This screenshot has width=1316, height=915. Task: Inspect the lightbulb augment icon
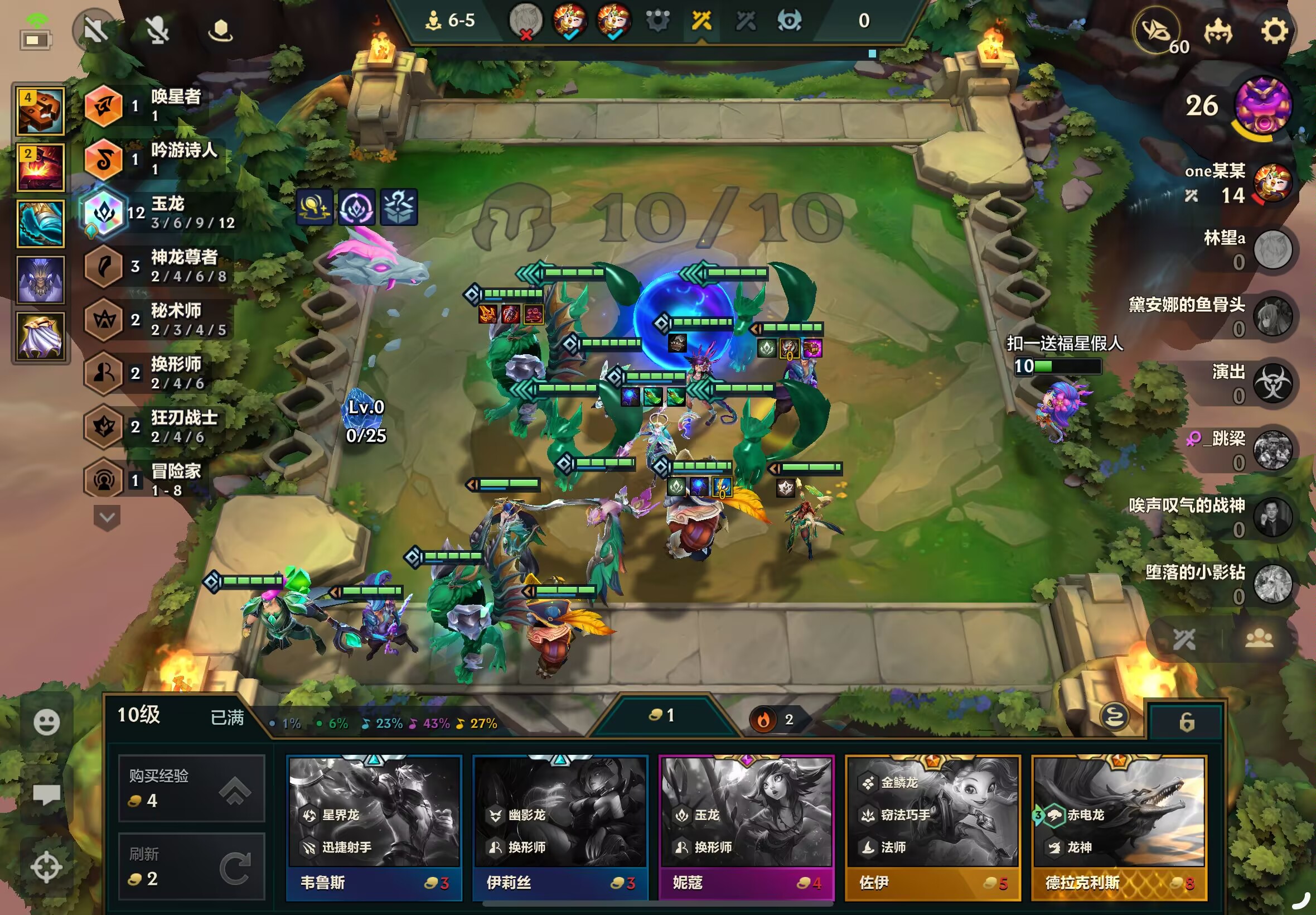[315, 207]
